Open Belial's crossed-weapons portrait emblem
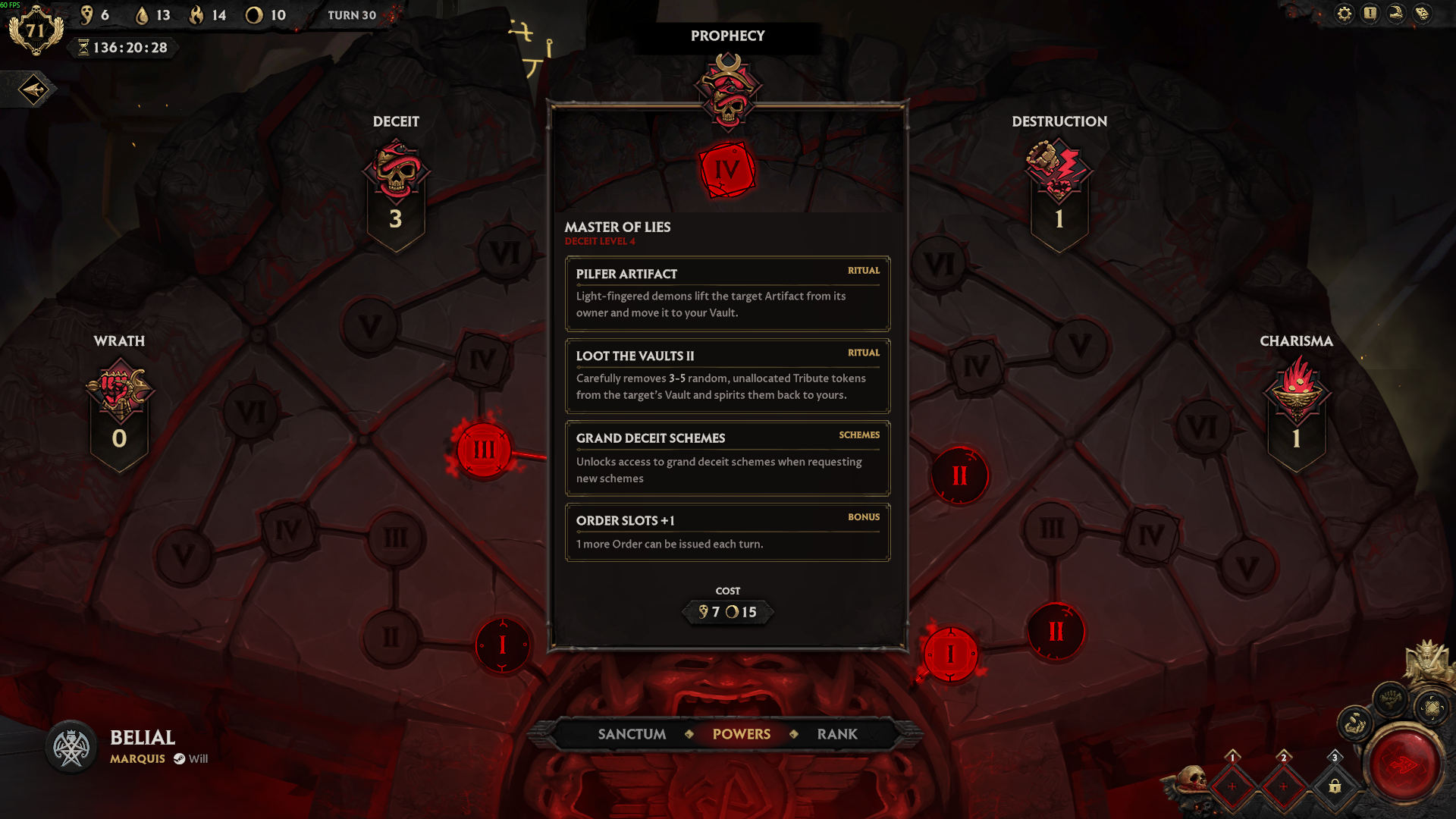Image resolution: width=1456 pixels, height=819 pixels. tap(71, 748)
